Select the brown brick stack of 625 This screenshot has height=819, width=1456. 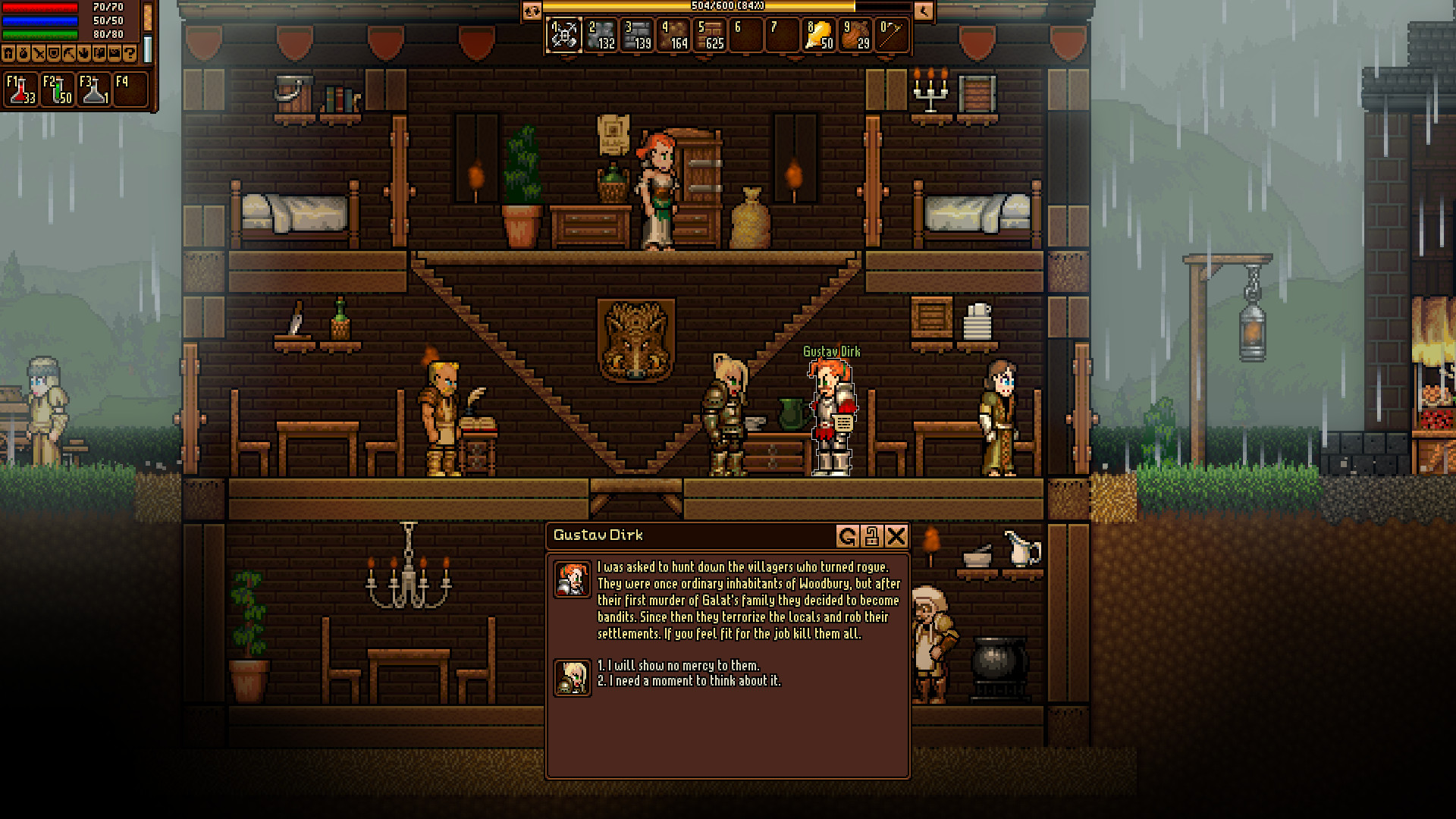click(x=711, y=35)
